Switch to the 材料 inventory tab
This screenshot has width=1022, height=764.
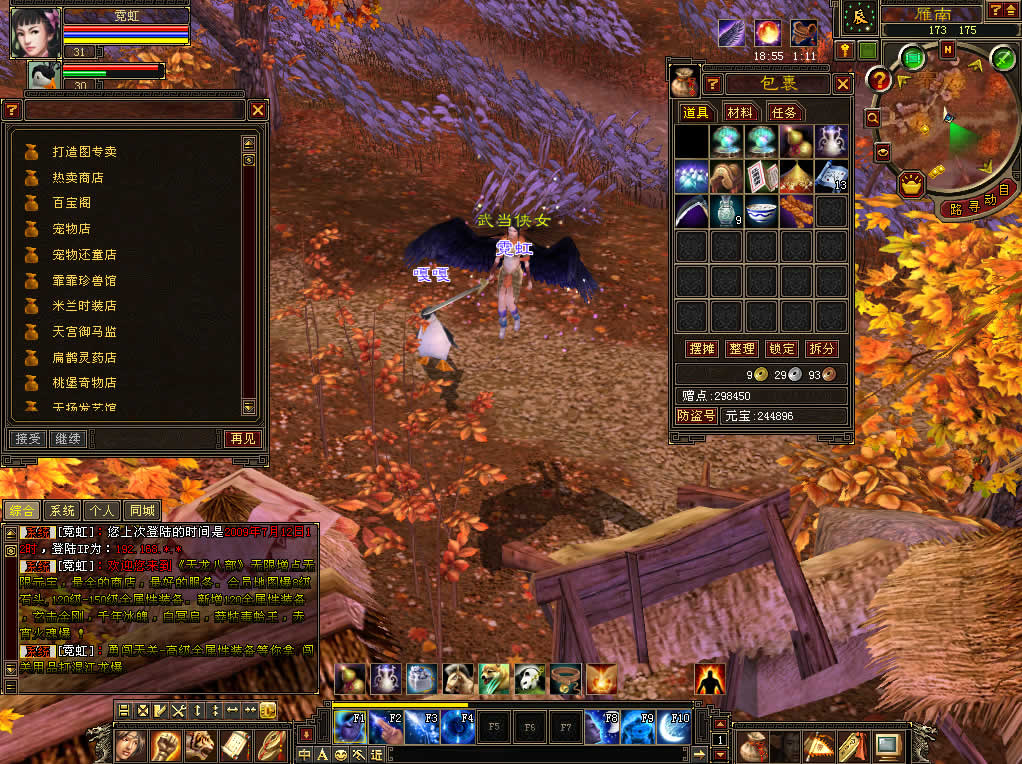click(740, 113)
